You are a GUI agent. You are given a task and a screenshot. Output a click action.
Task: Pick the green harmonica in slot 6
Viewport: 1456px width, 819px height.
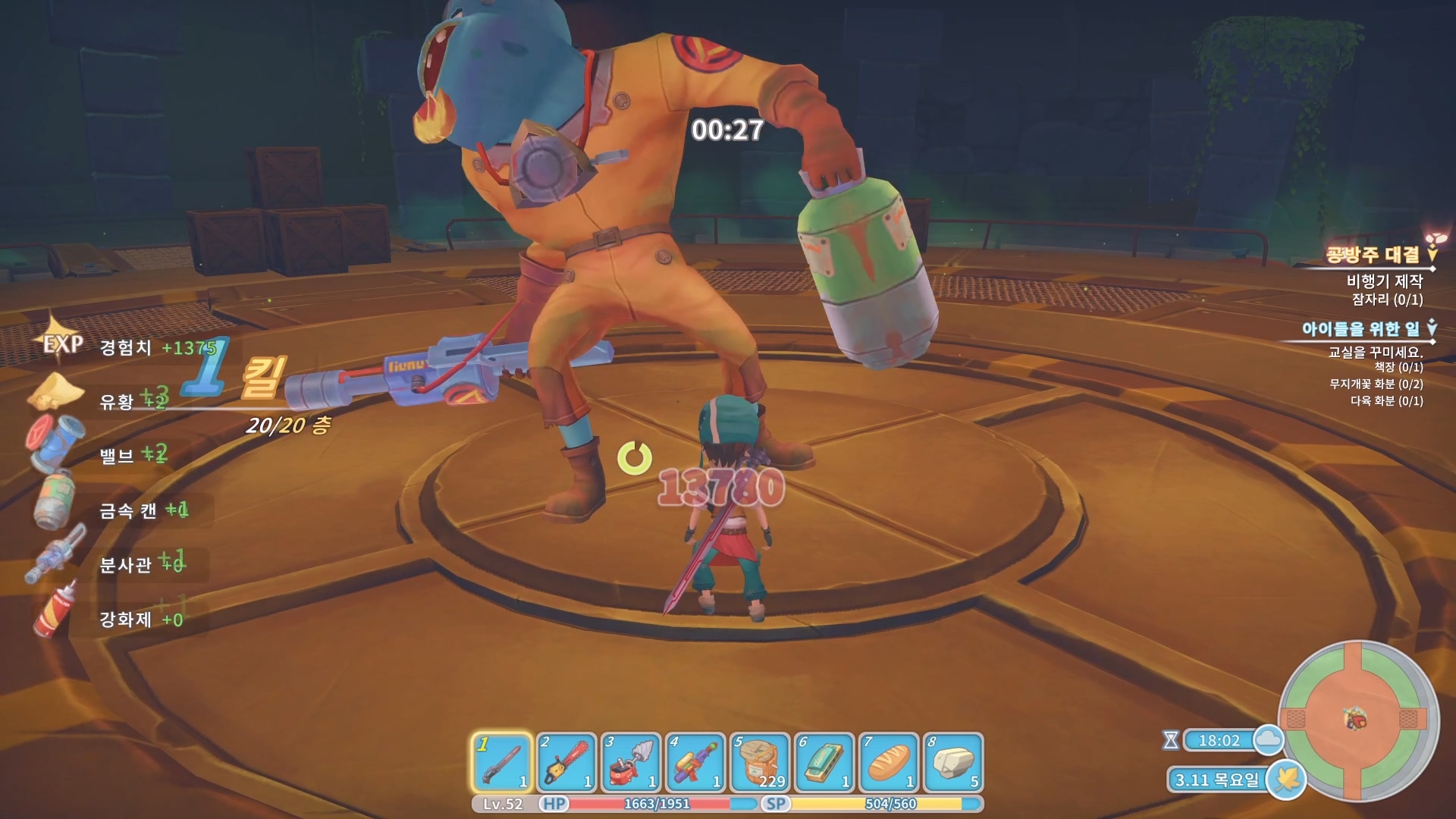coord(824,762)
